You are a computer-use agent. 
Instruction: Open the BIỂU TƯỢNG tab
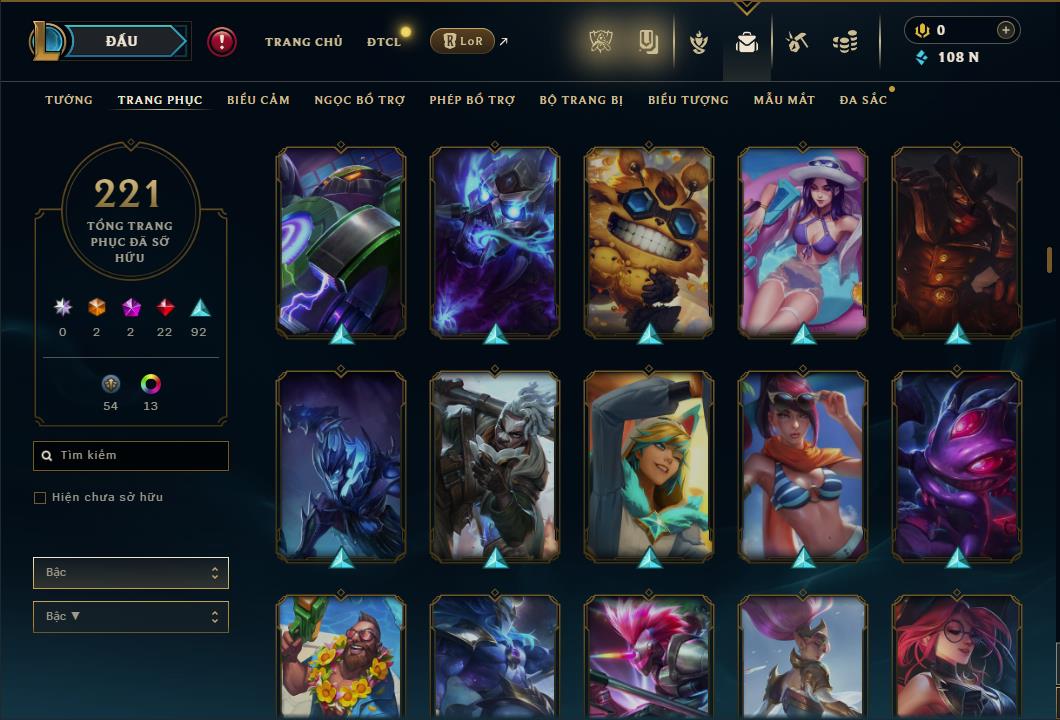(688, 100)
